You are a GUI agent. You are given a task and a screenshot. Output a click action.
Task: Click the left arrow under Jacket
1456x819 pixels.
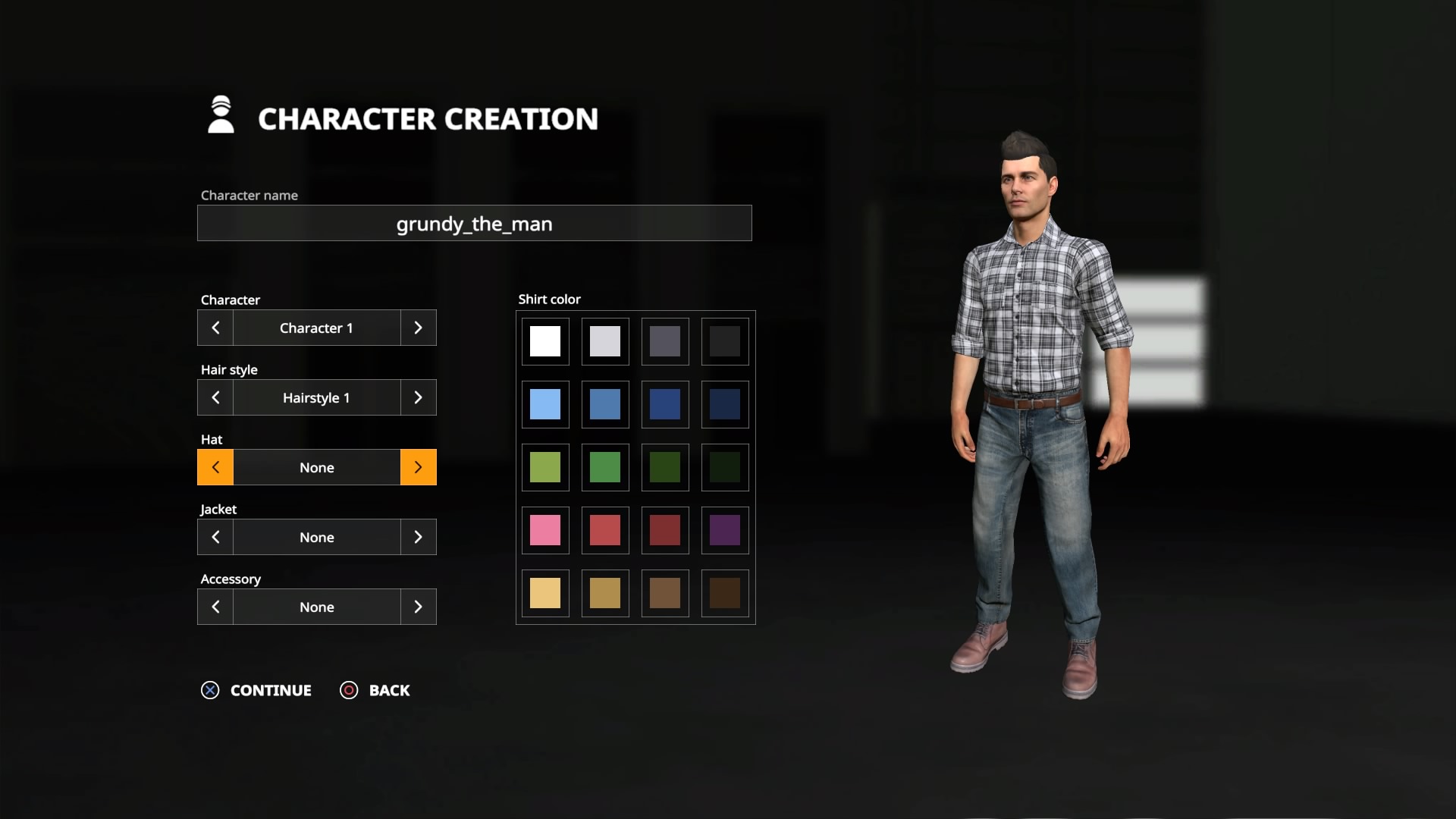(215, 537)
